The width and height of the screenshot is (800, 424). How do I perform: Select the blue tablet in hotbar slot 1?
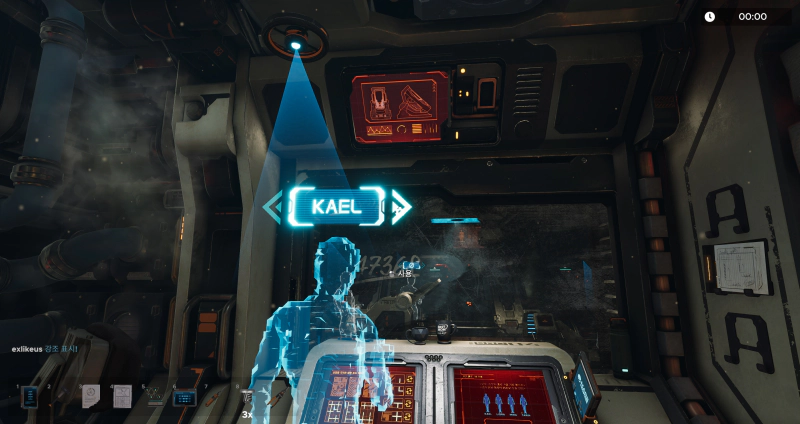[x=30, y=397]
